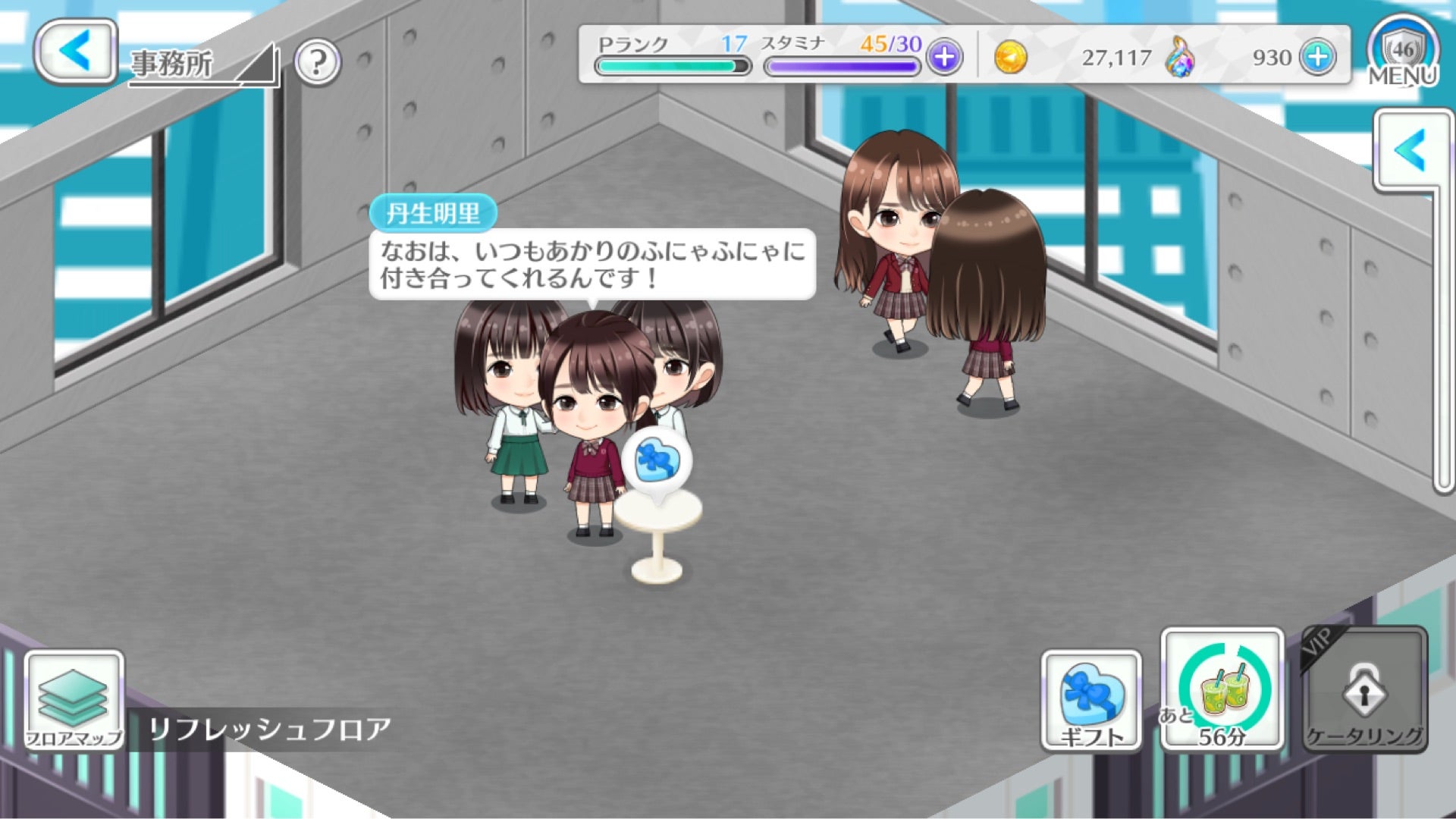Tap the gold coin currency icon

1012,57
